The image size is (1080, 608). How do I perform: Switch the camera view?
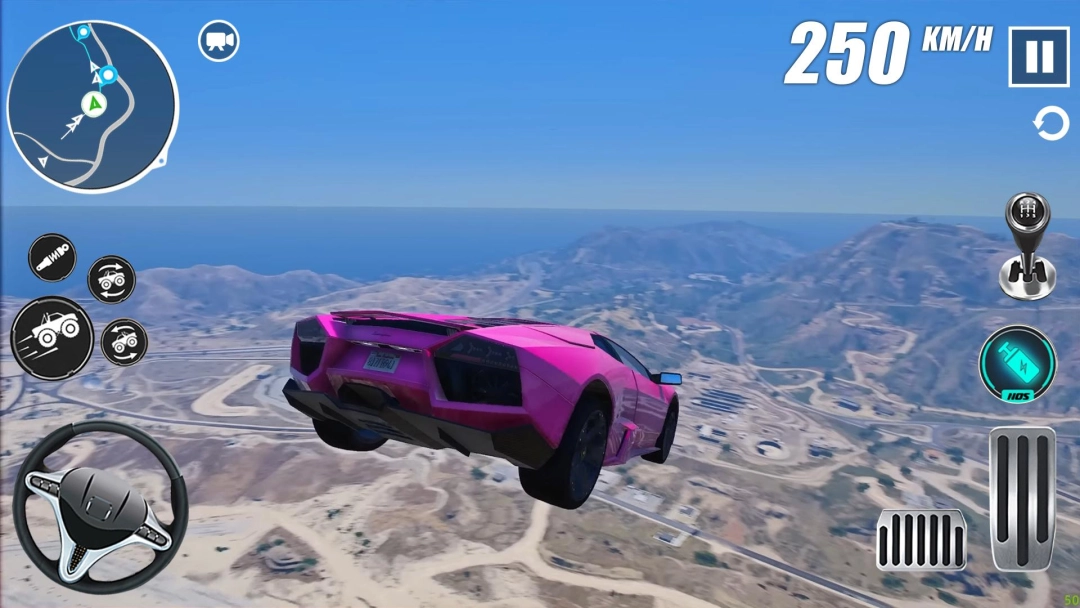[218, 41]
